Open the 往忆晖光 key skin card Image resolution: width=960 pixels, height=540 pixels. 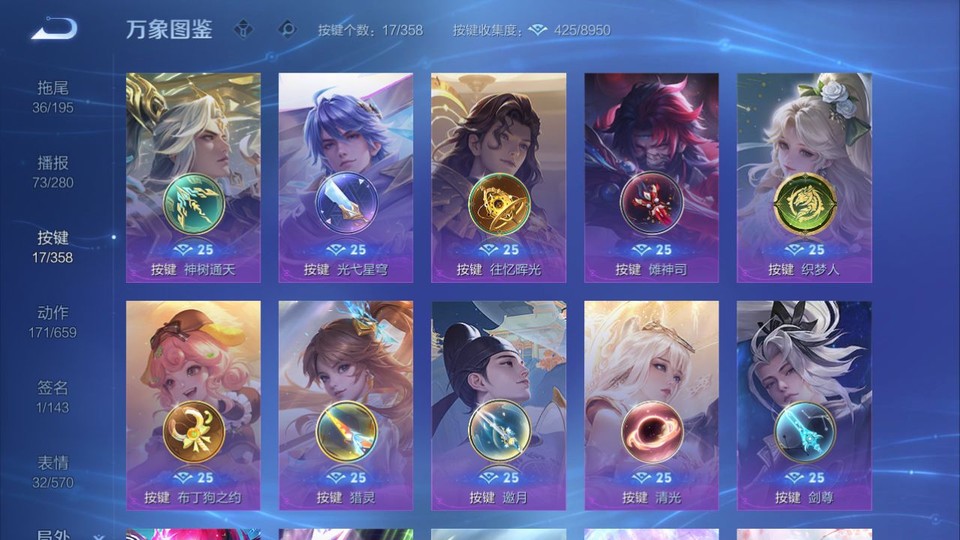click(x=498, y=177)
